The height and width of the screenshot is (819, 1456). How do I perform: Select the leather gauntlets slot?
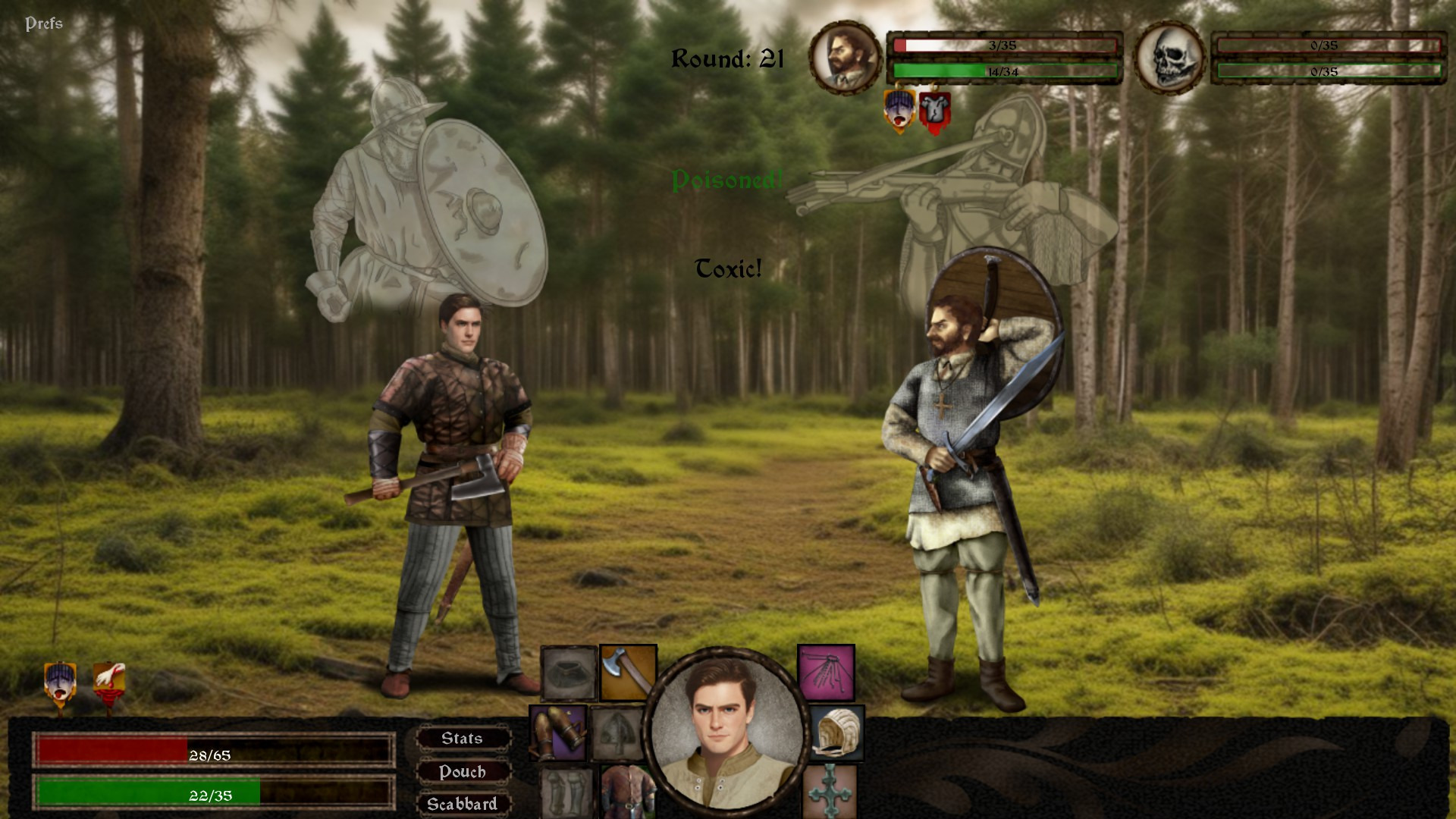(557, 733)
